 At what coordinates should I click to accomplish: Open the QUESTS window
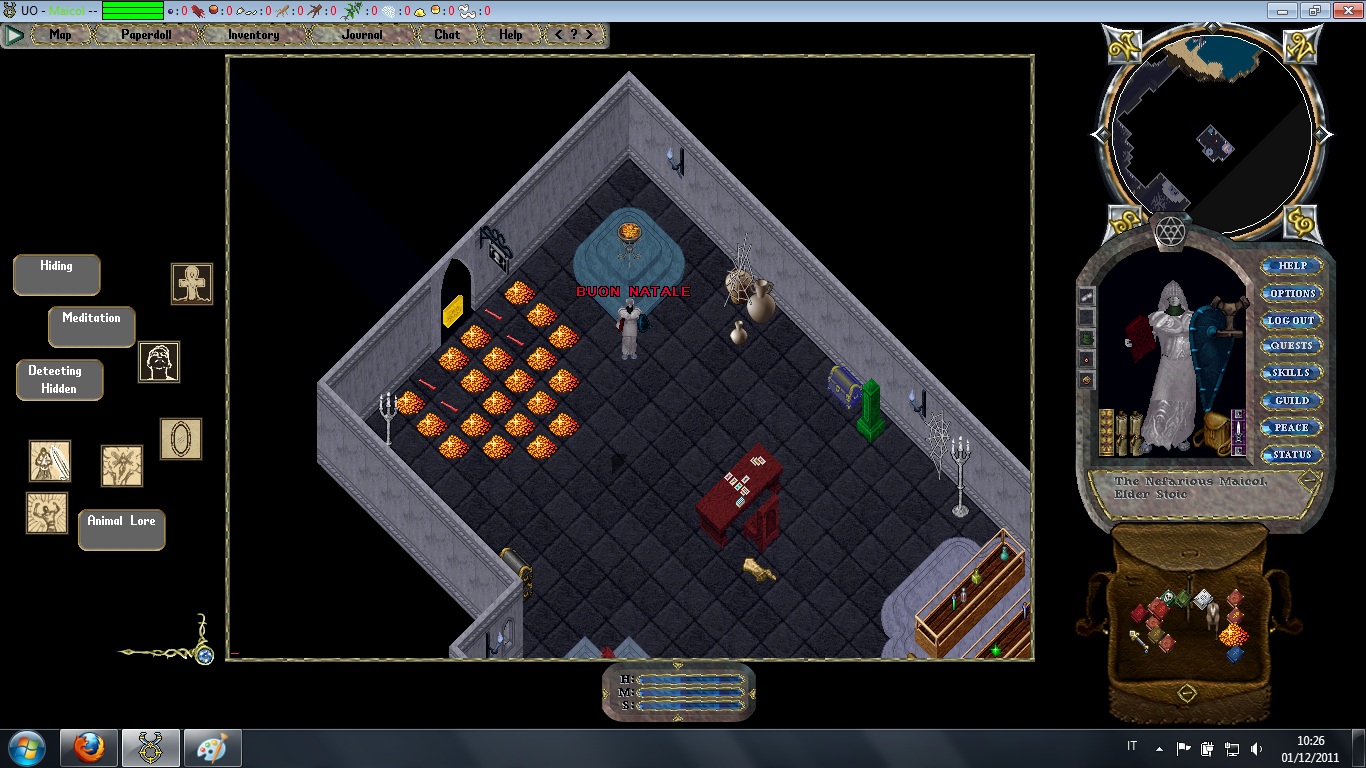(1292, 346)
